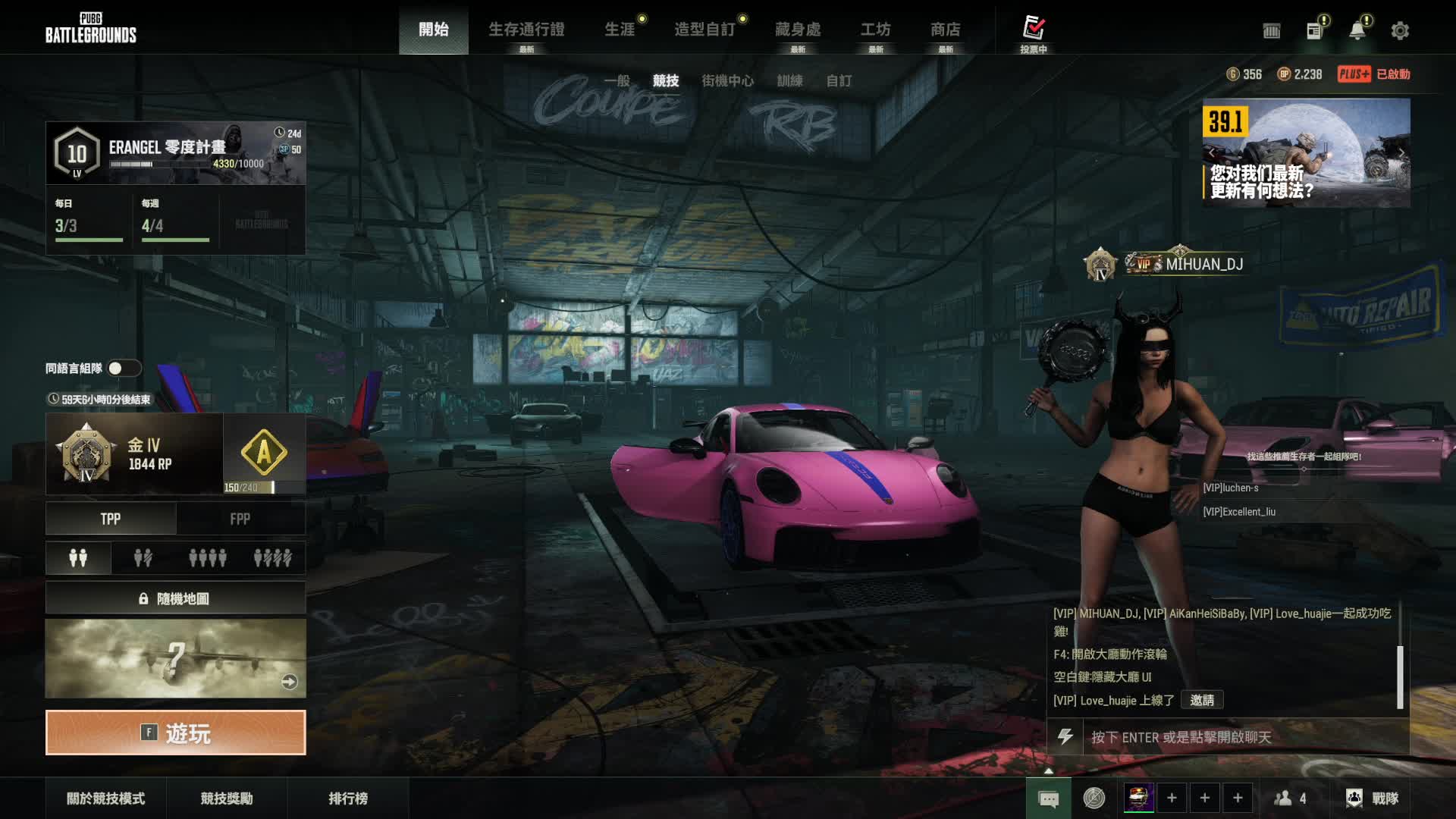The width and height of the screenshot is (1456, 819).
Task: Open the 排行榜 leaderboard
Action: [348, 798]
